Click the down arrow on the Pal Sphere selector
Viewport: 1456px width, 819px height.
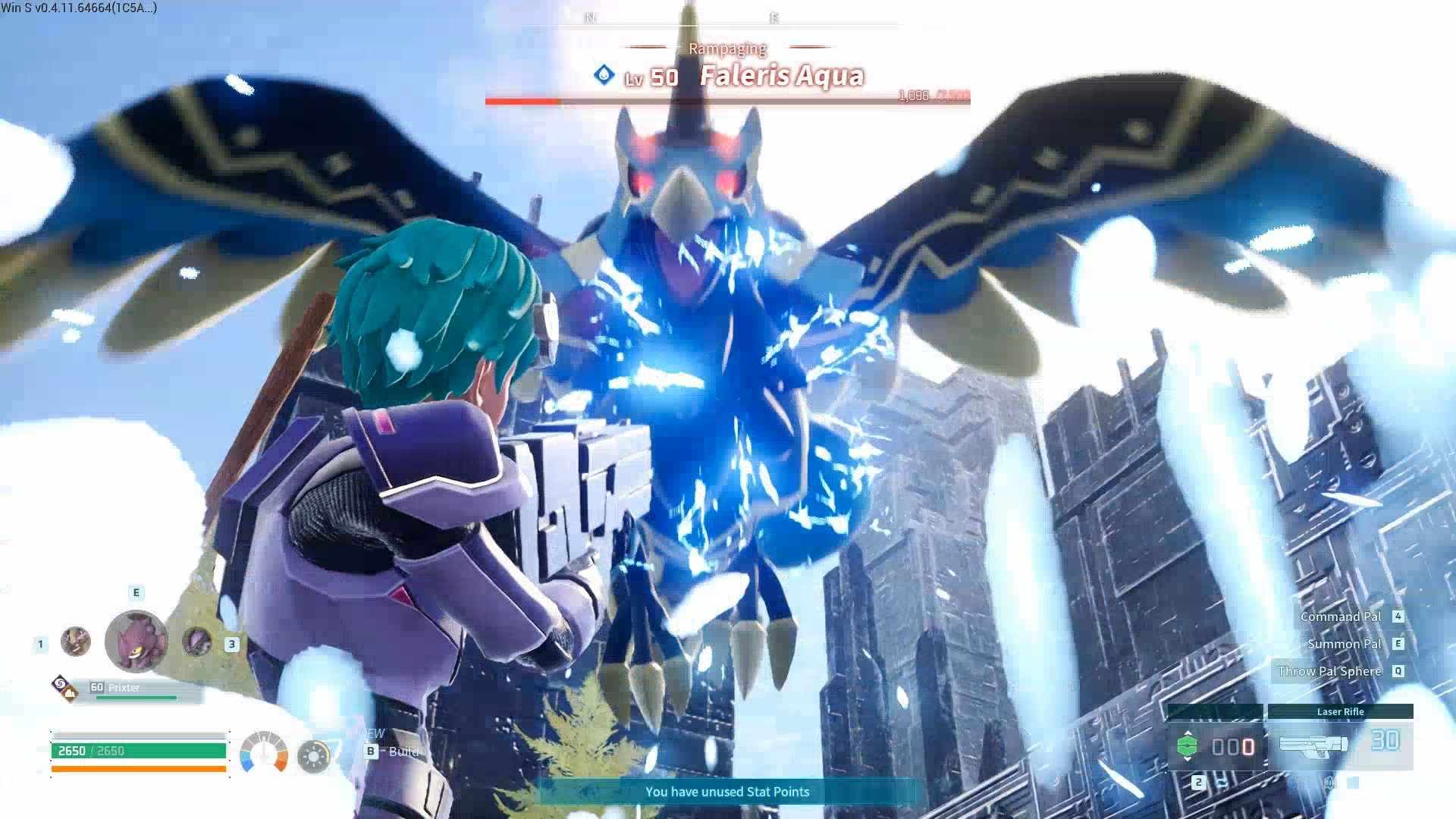[x=1188, y=759]
